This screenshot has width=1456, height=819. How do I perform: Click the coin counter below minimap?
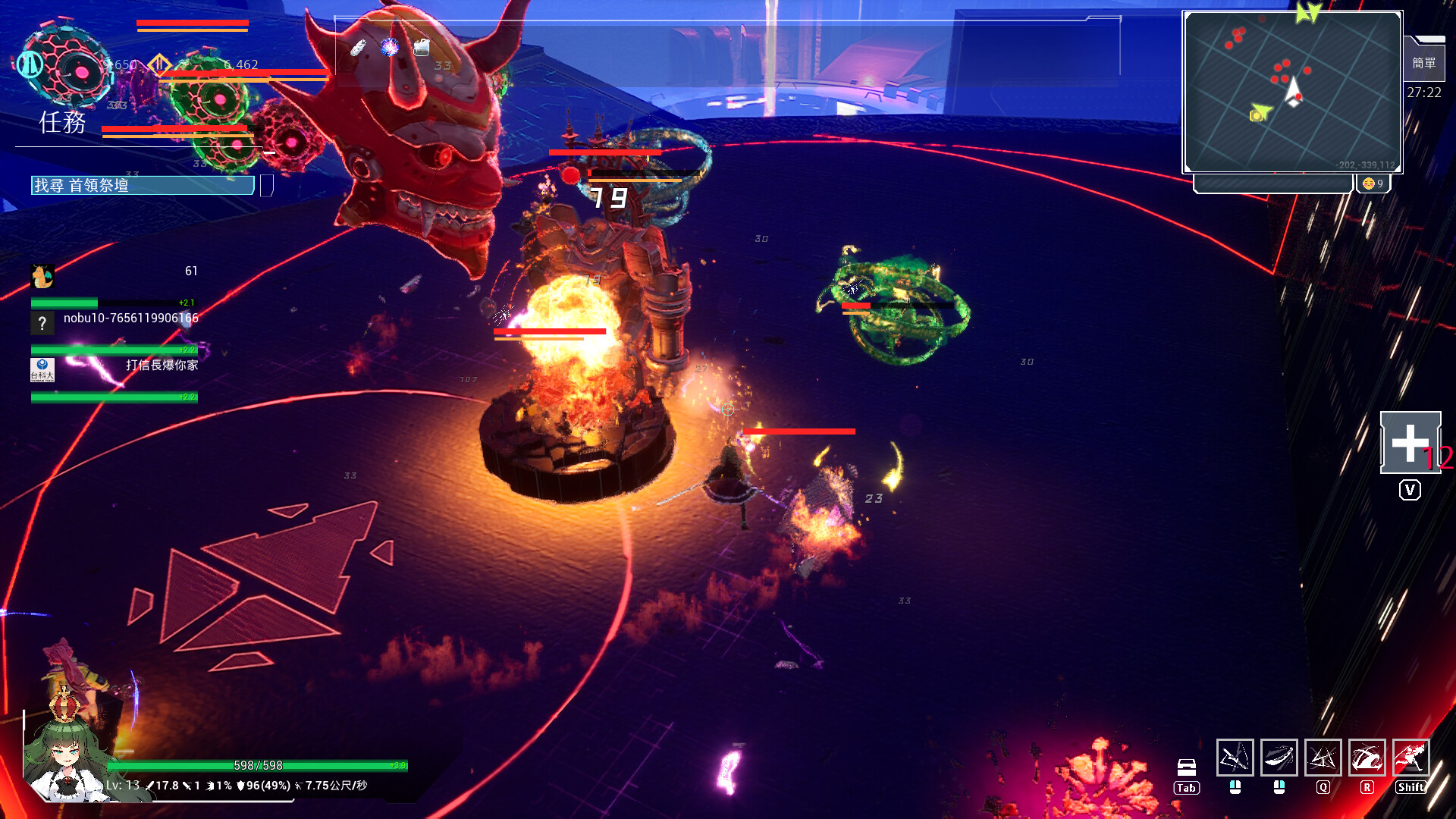pyautogui.click(x=1373, y=184)
